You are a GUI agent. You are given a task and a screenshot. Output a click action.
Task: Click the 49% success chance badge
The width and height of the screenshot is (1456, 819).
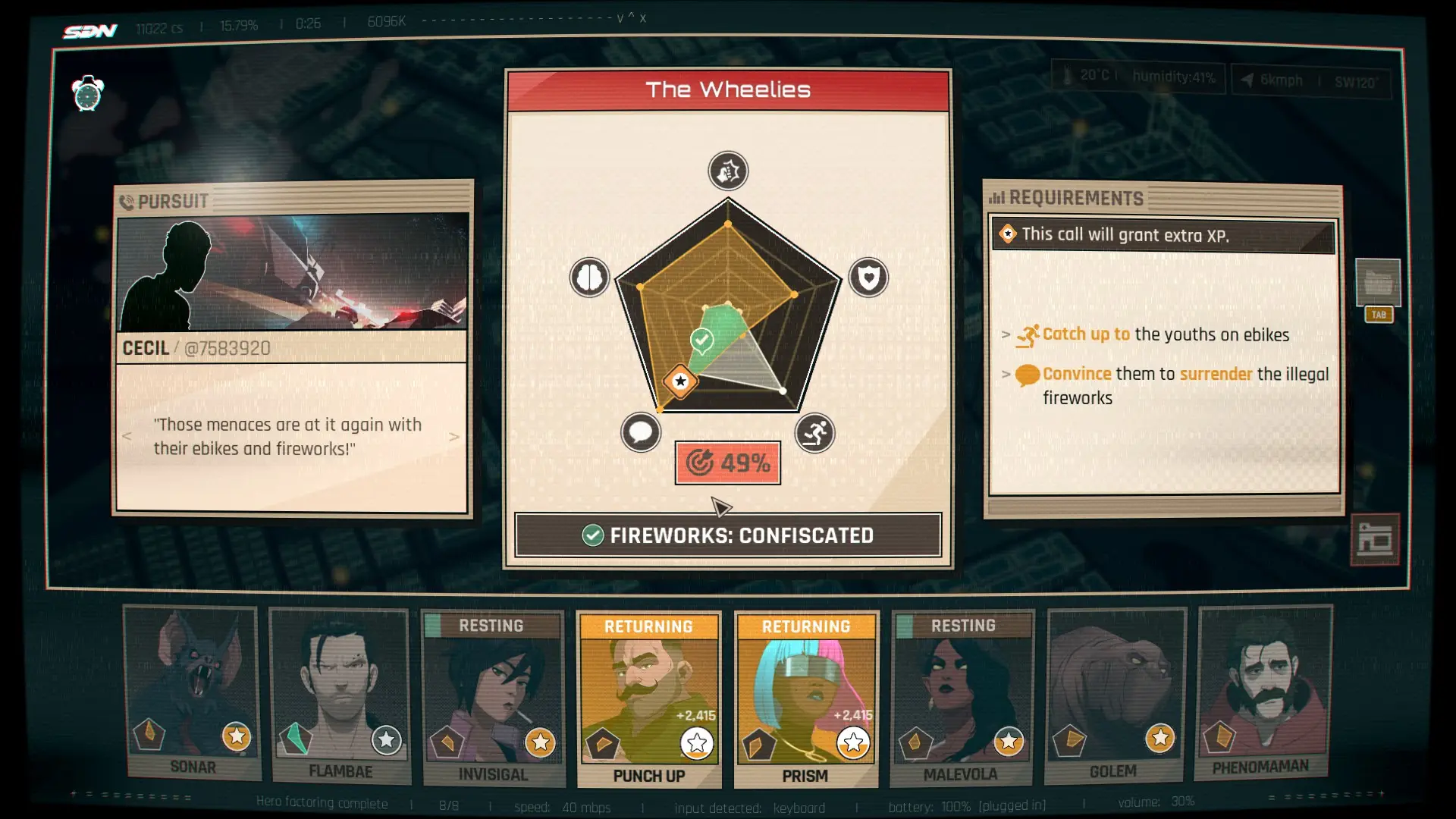(x=728, y=463)
